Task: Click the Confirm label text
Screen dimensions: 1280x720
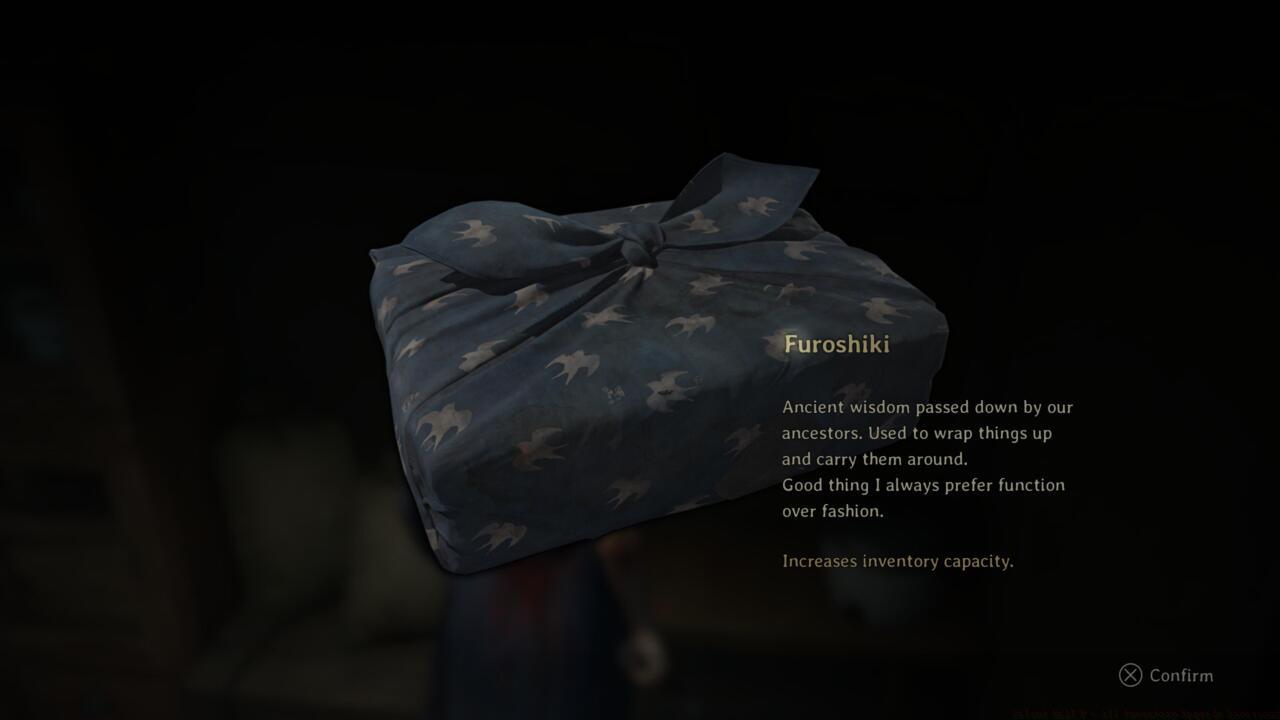Action: coord(1183,676)
